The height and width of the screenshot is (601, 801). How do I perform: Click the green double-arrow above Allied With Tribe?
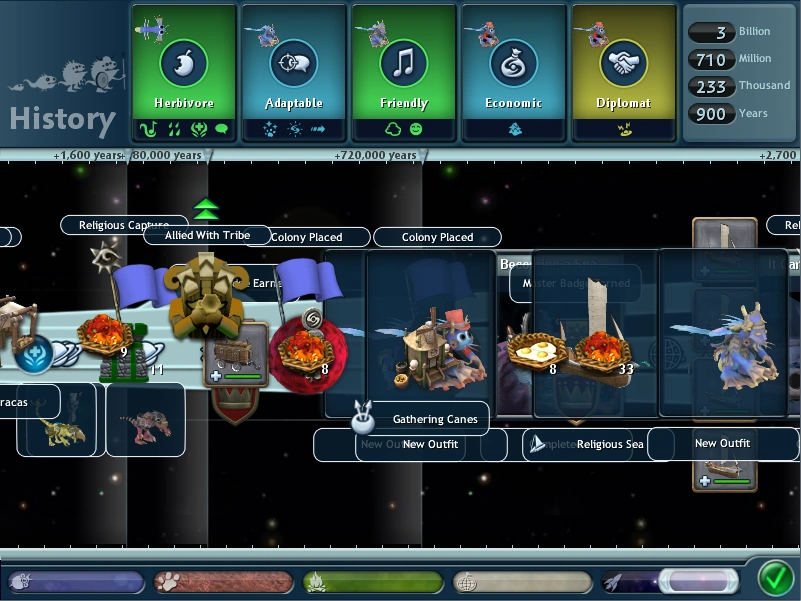(x=206, y=210)
